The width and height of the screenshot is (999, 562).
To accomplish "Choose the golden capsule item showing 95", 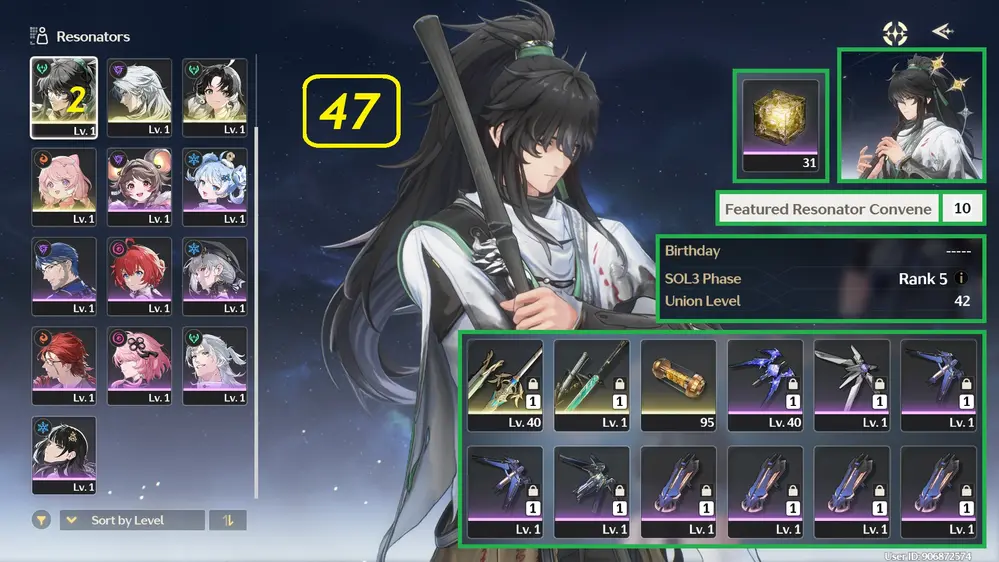I will (678, 385).
